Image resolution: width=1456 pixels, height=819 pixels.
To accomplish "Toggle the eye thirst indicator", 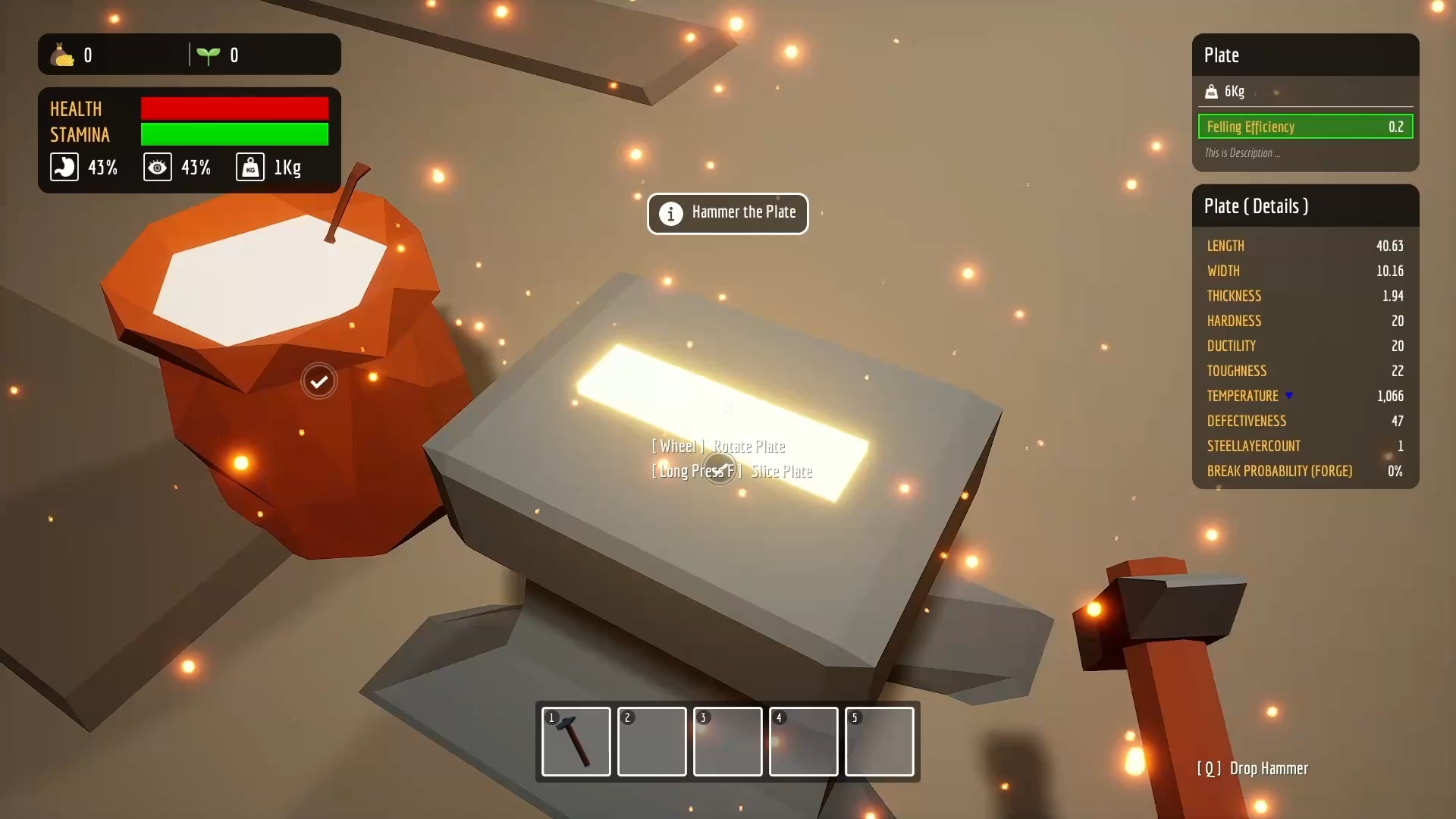I will click(x=157, y=167).
